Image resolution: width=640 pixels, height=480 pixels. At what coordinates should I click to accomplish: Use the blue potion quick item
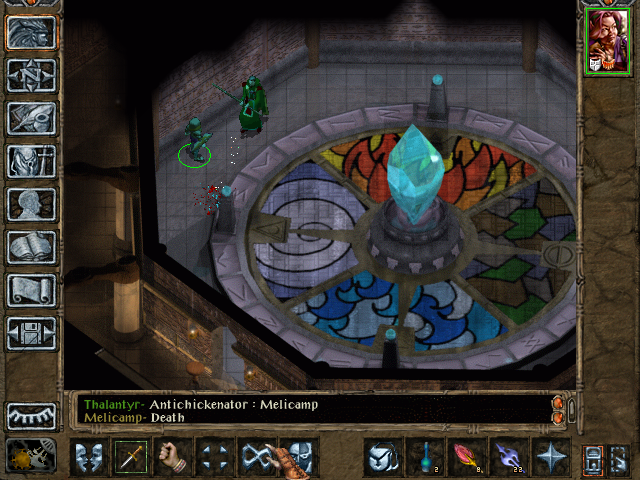tap(423, 457)
